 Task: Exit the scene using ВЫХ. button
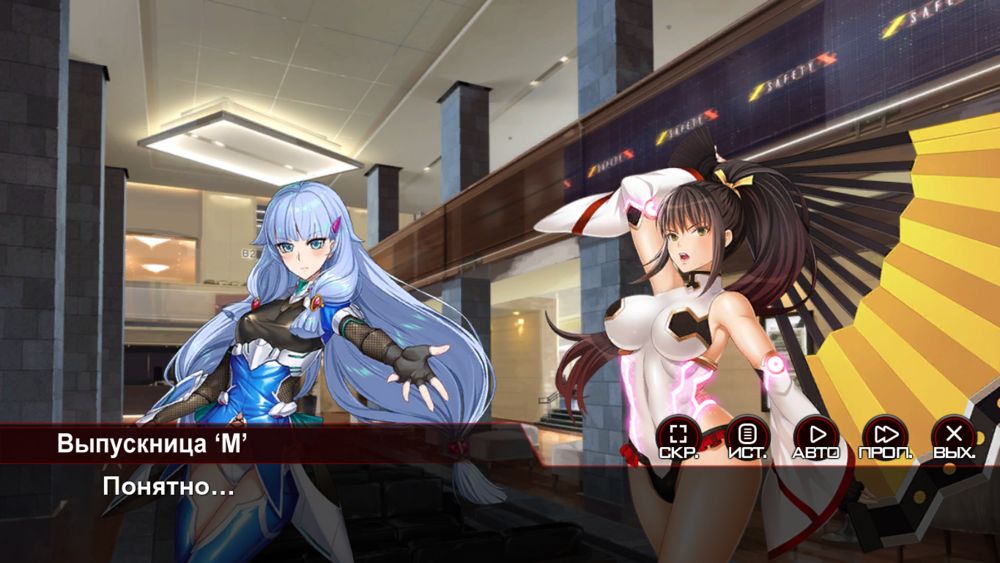(954, 436)
